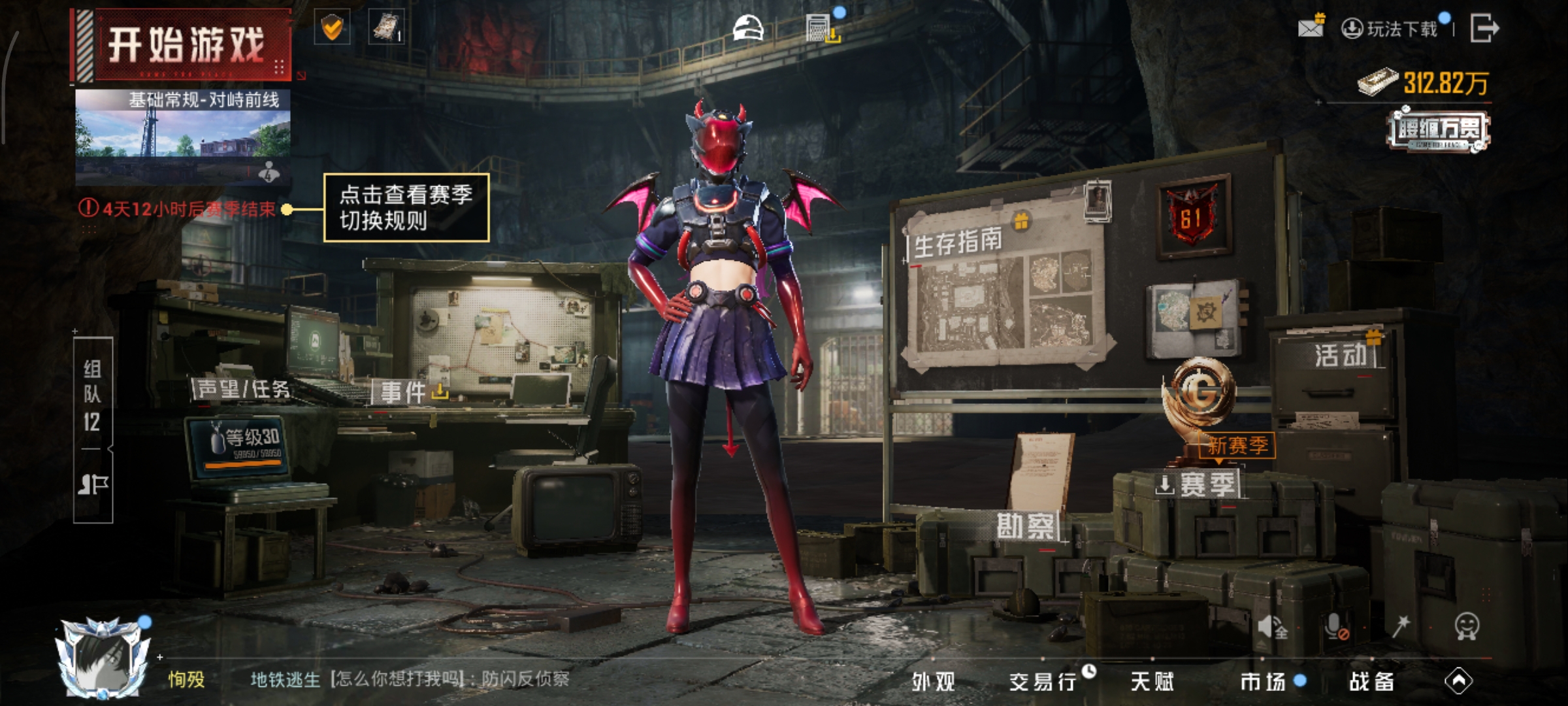Click the exit arrow icon
This screenshot has height=706, width=1568.
1484,28
